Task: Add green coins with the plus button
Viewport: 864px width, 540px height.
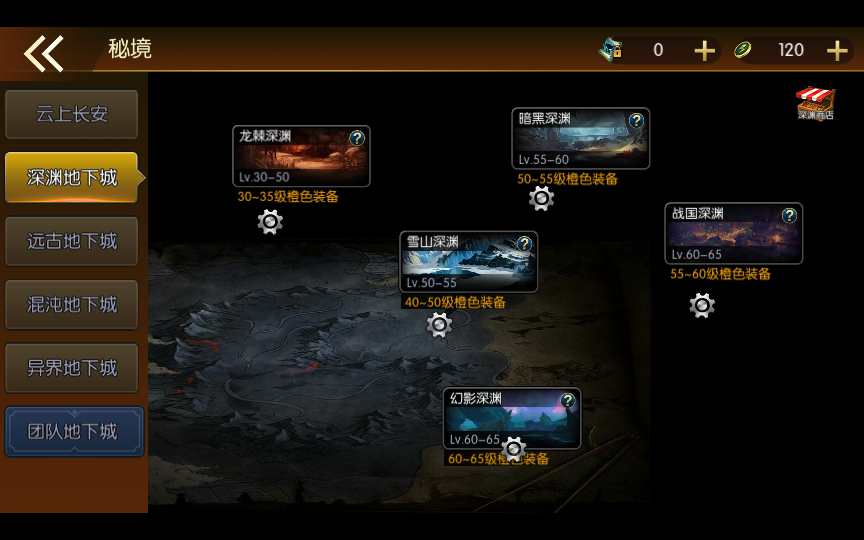Action: [x=837, y=50]
